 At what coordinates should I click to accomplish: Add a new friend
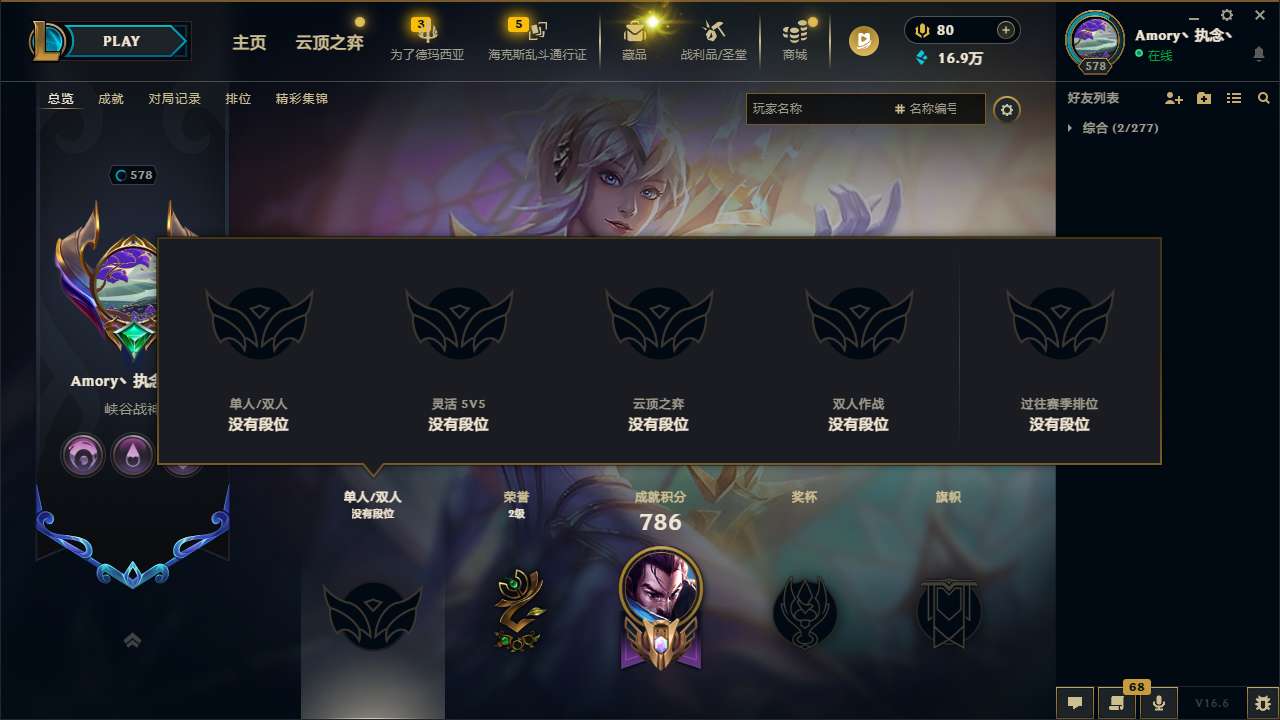tap(1175, 98)
